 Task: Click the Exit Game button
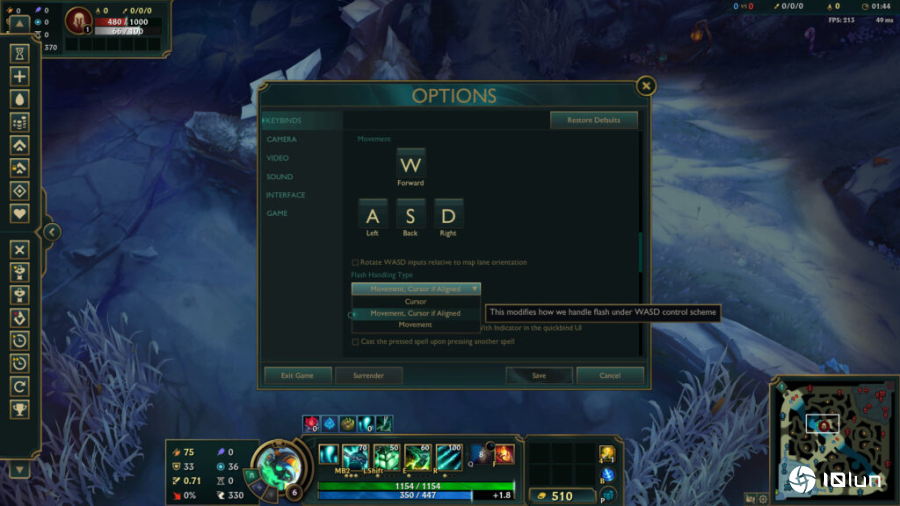[297, 375]
